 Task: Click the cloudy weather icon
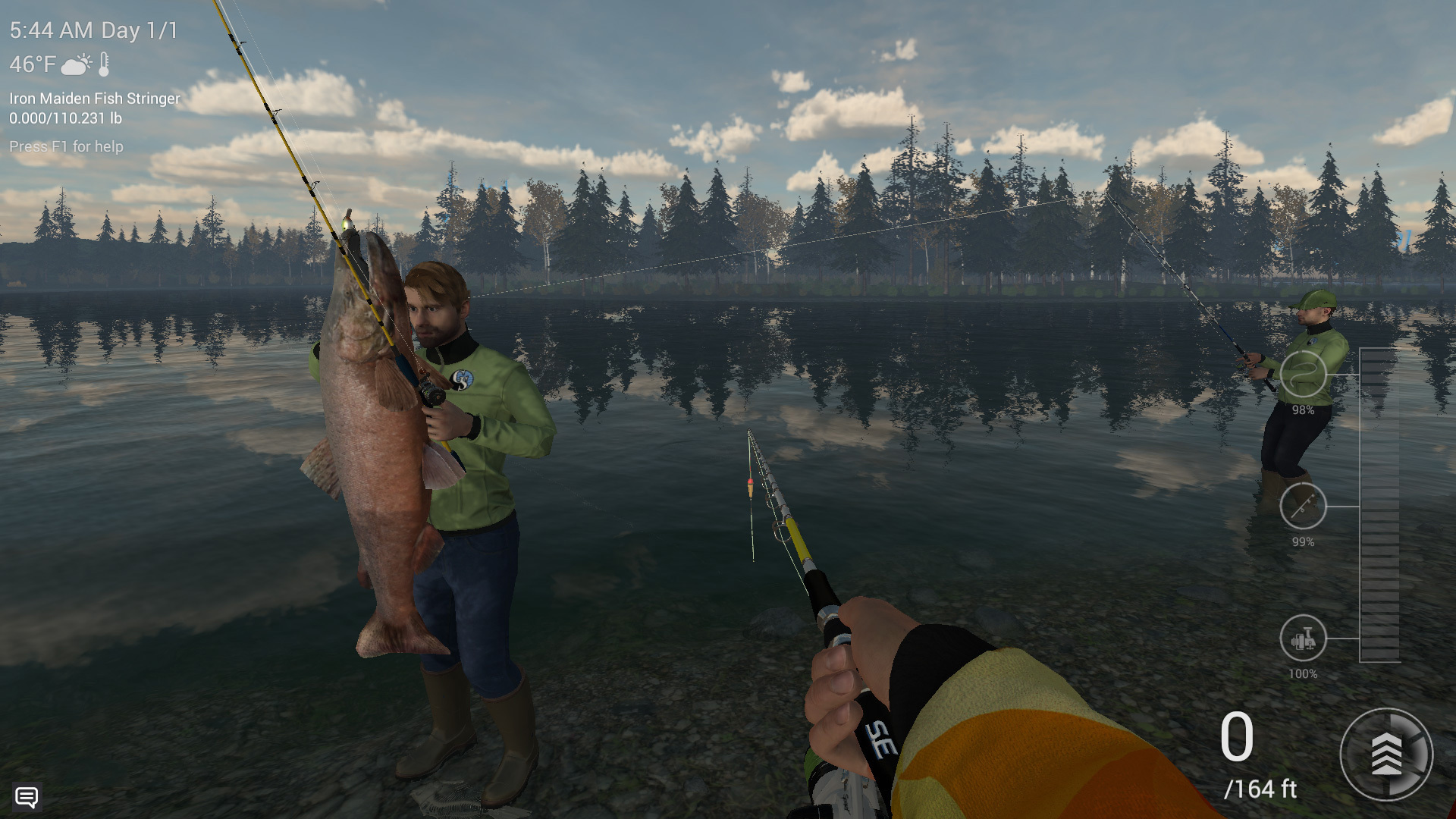[77, 64]
